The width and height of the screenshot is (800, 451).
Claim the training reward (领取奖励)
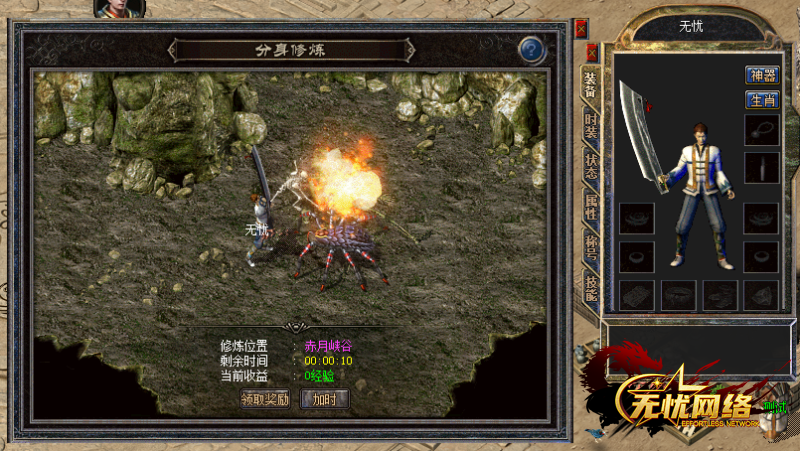pyautogui.click(x=265, y=399)
